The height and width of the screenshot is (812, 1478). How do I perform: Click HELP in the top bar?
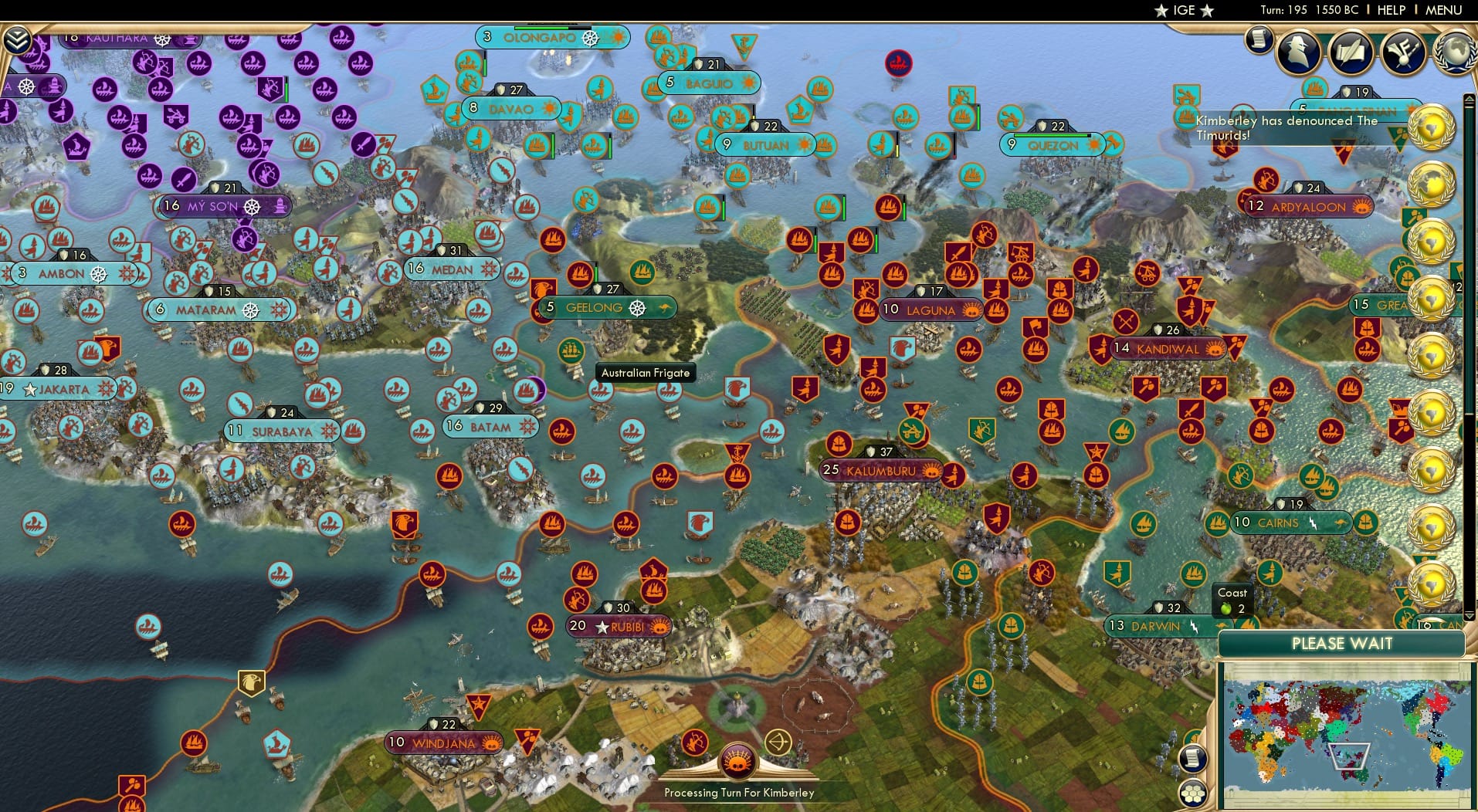point(1390,10)
